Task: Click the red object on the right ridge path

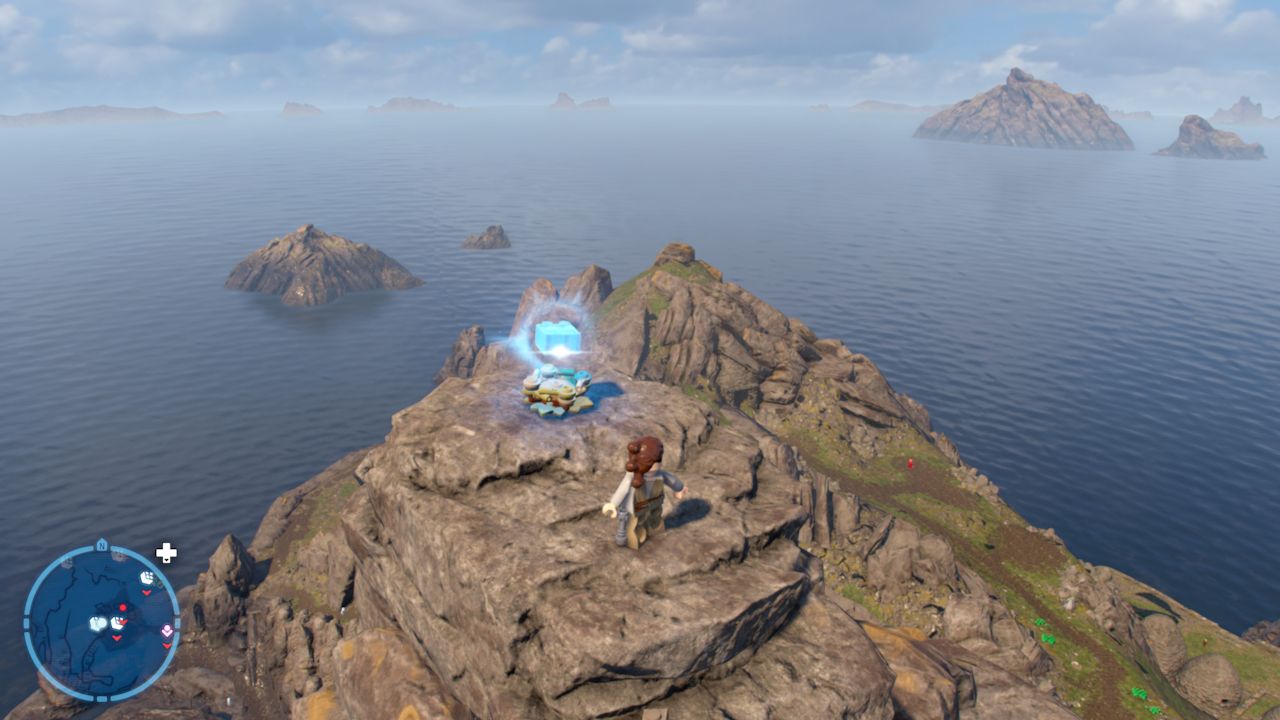Action: pyautogui.click(x=909, y=463)
